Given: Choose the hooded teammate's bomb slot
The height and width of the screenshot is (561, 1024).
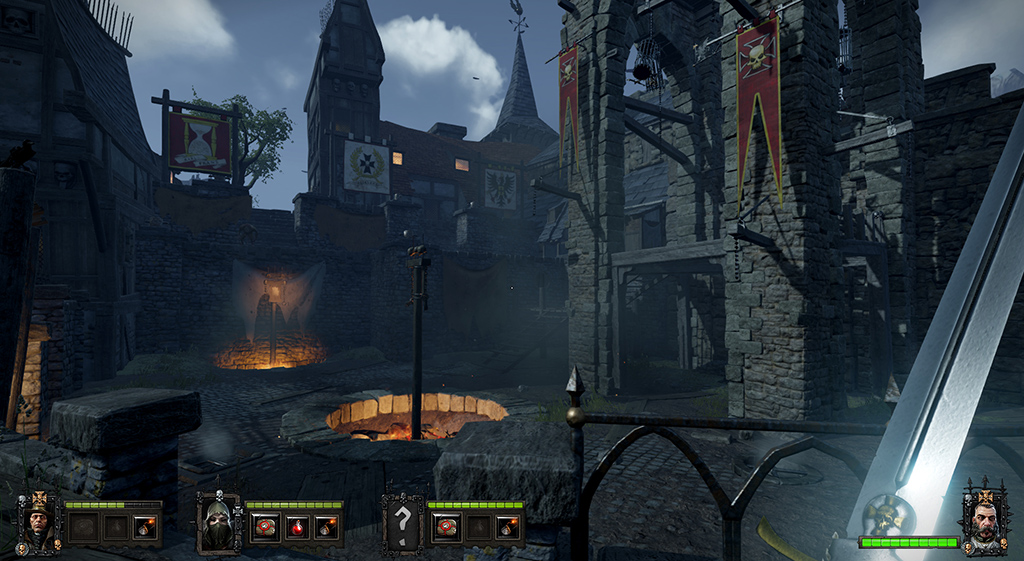Looking at the screenshot, I should click(326, 527).
